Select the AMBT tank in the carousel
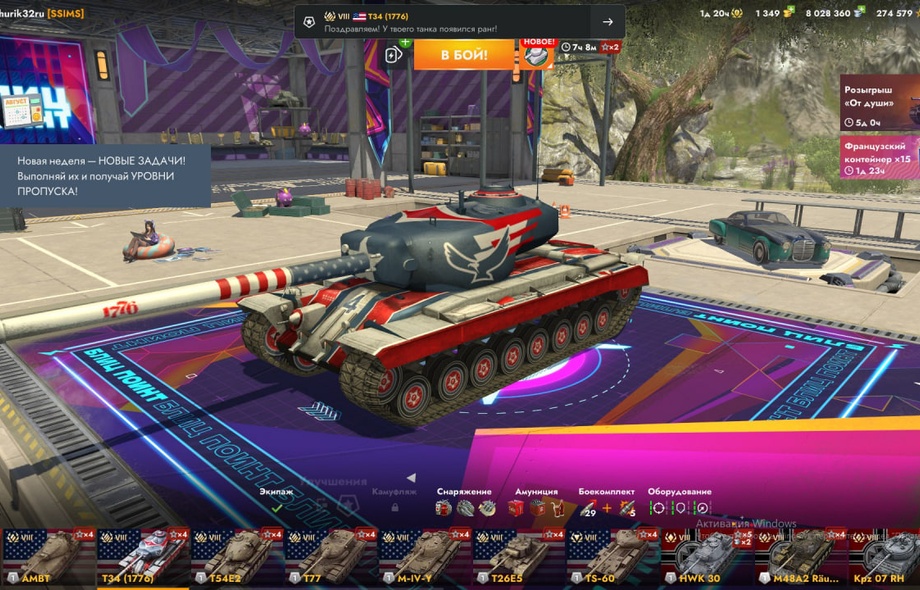The width and height of the screenshot is (920, 590). click(47, 556)
